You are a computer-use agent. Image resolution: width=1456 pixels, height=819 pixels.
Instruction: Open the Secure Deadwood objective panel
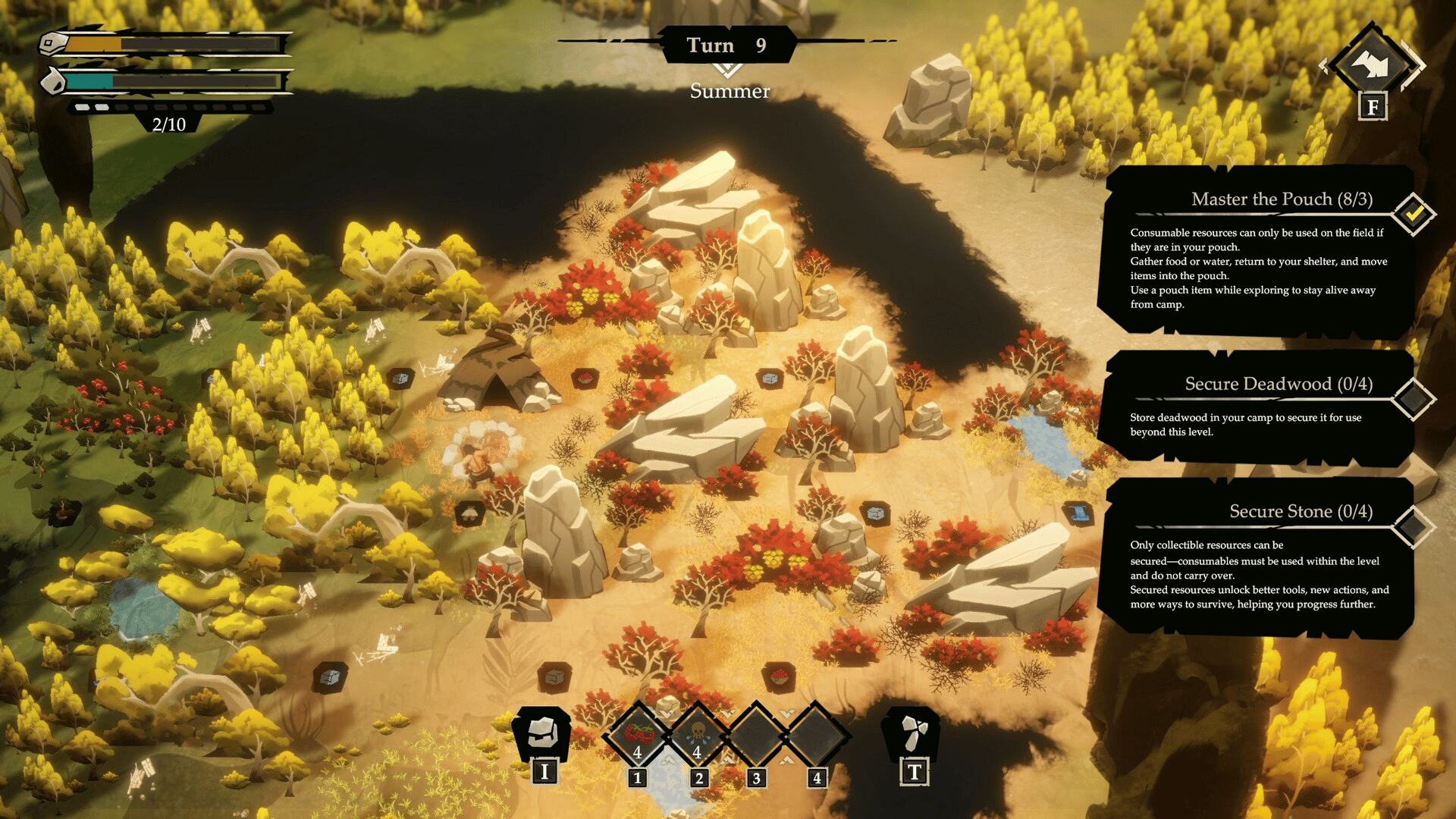(x=1257, y=407)
